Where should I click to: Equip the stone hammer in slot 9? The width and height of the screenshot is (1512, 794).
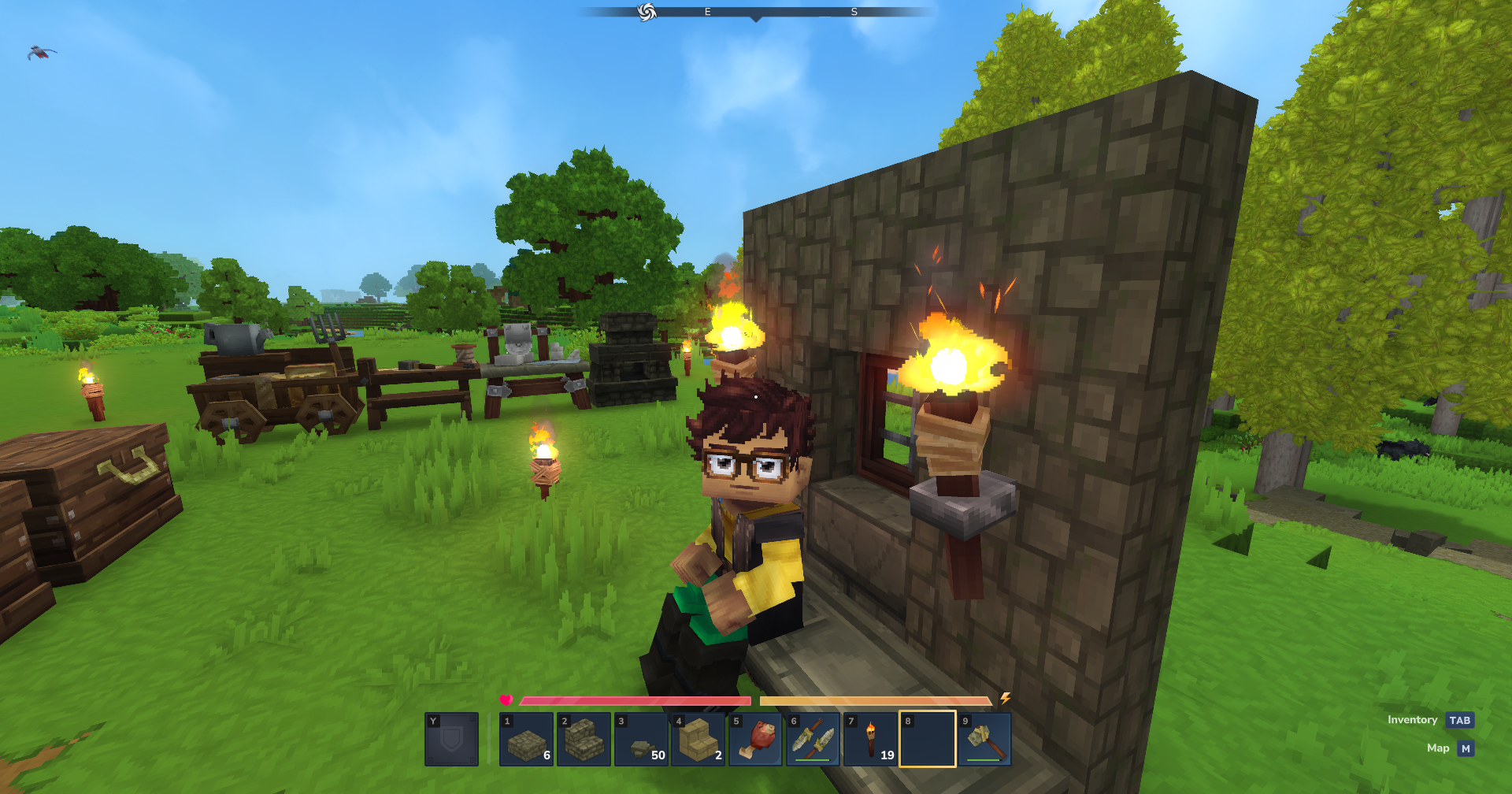[x=984, y=740]
